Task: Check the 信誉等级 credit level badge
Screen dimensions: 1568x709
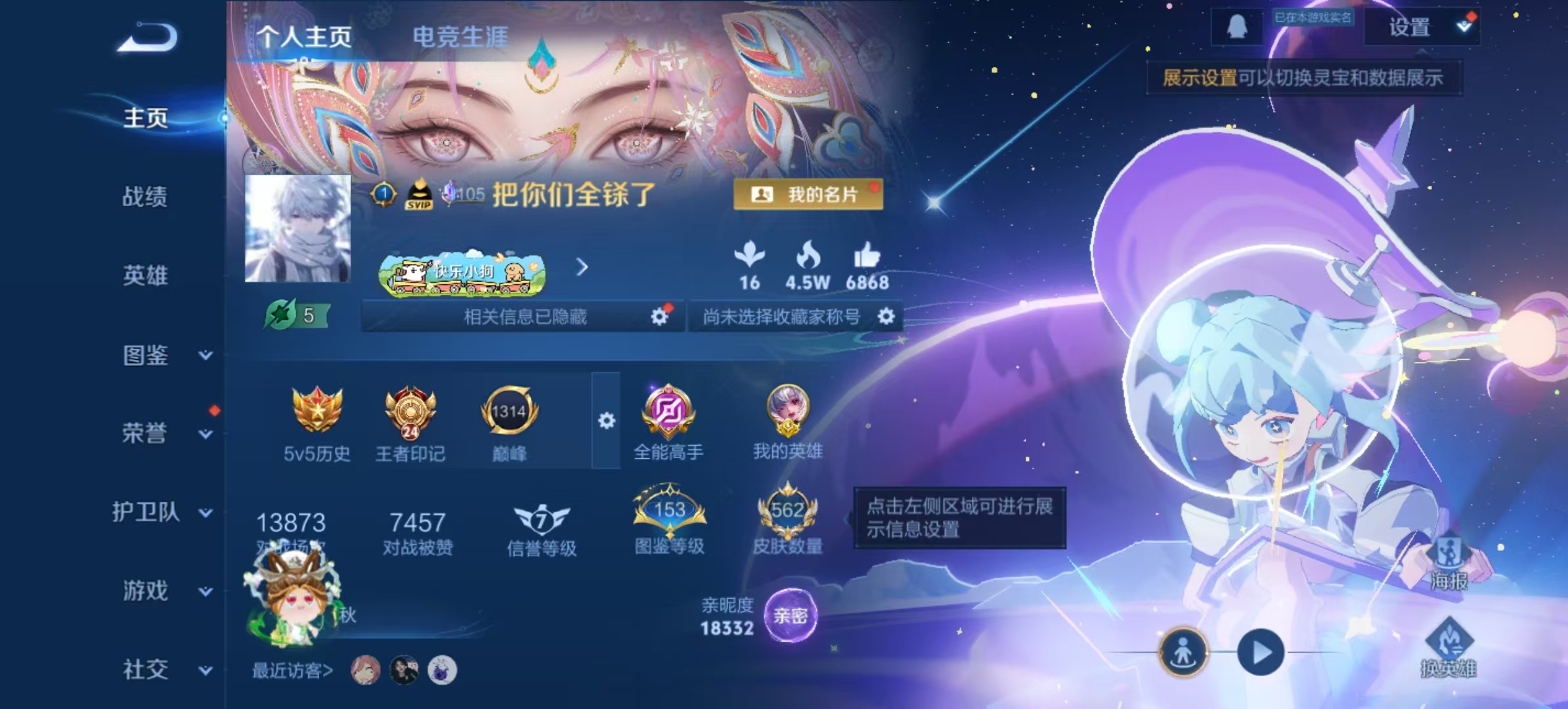Action: [x=538, y=519]
